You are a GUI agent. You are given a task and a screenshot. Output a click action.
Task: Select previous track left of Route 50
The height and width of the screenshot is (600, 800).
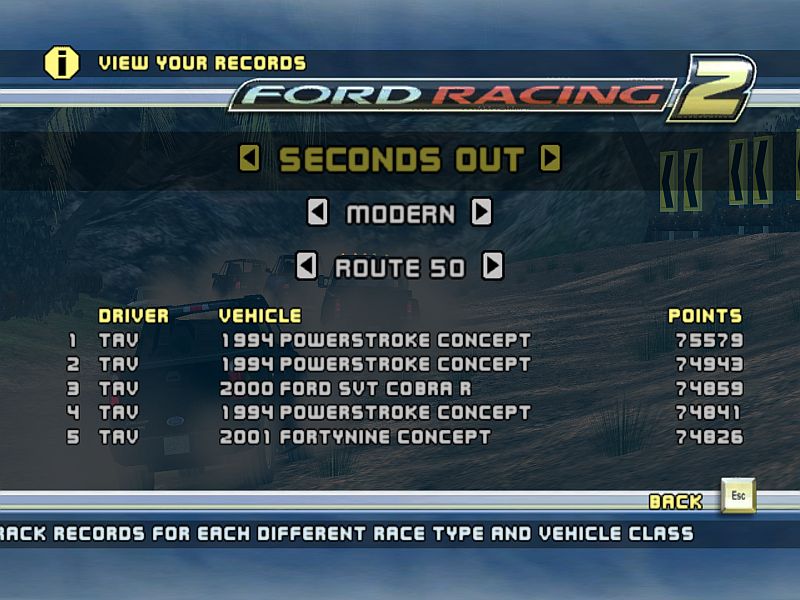click(x=307, y=267)
